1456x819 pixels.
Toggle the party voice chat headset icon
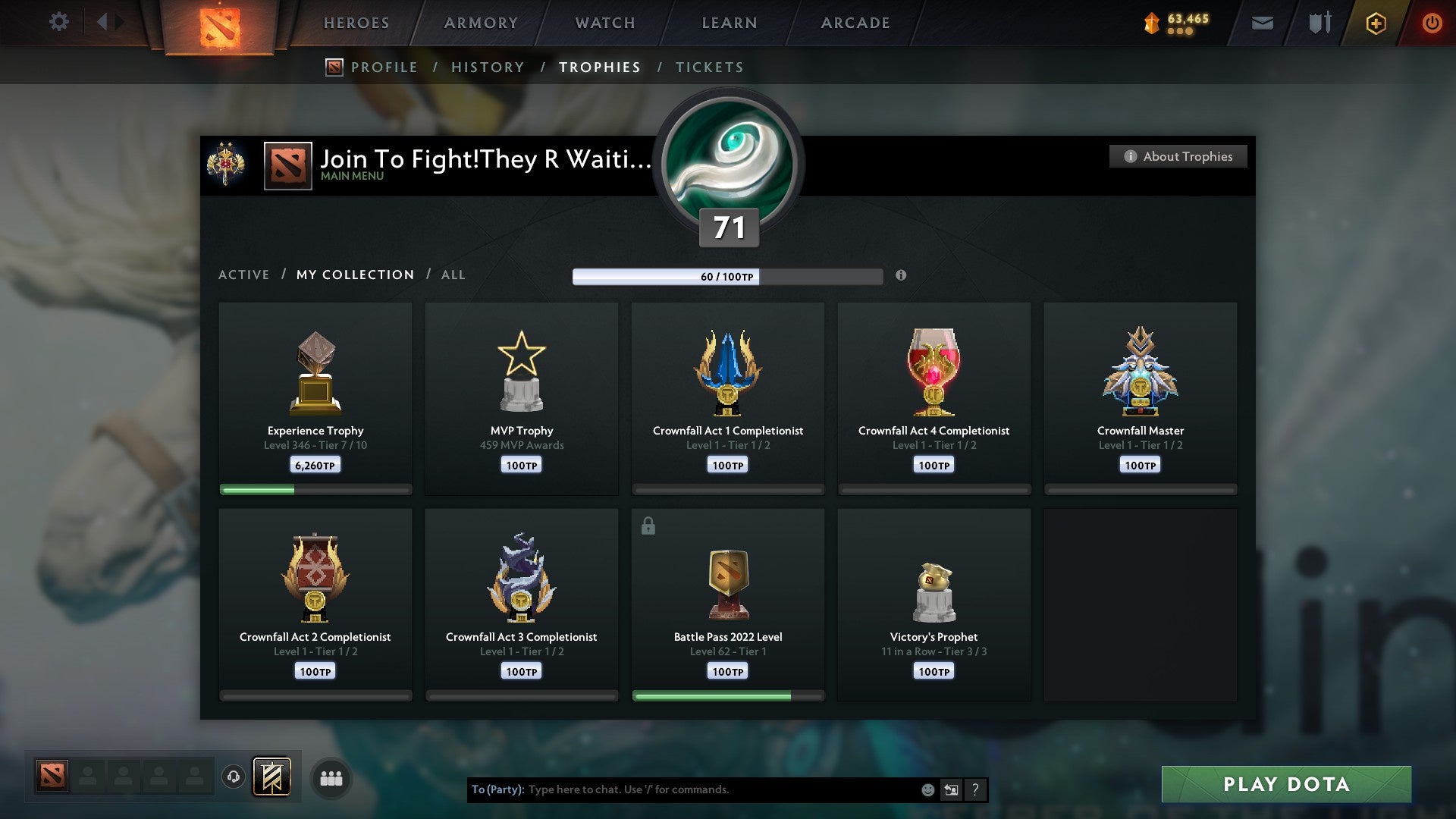[x=233, y=777]
